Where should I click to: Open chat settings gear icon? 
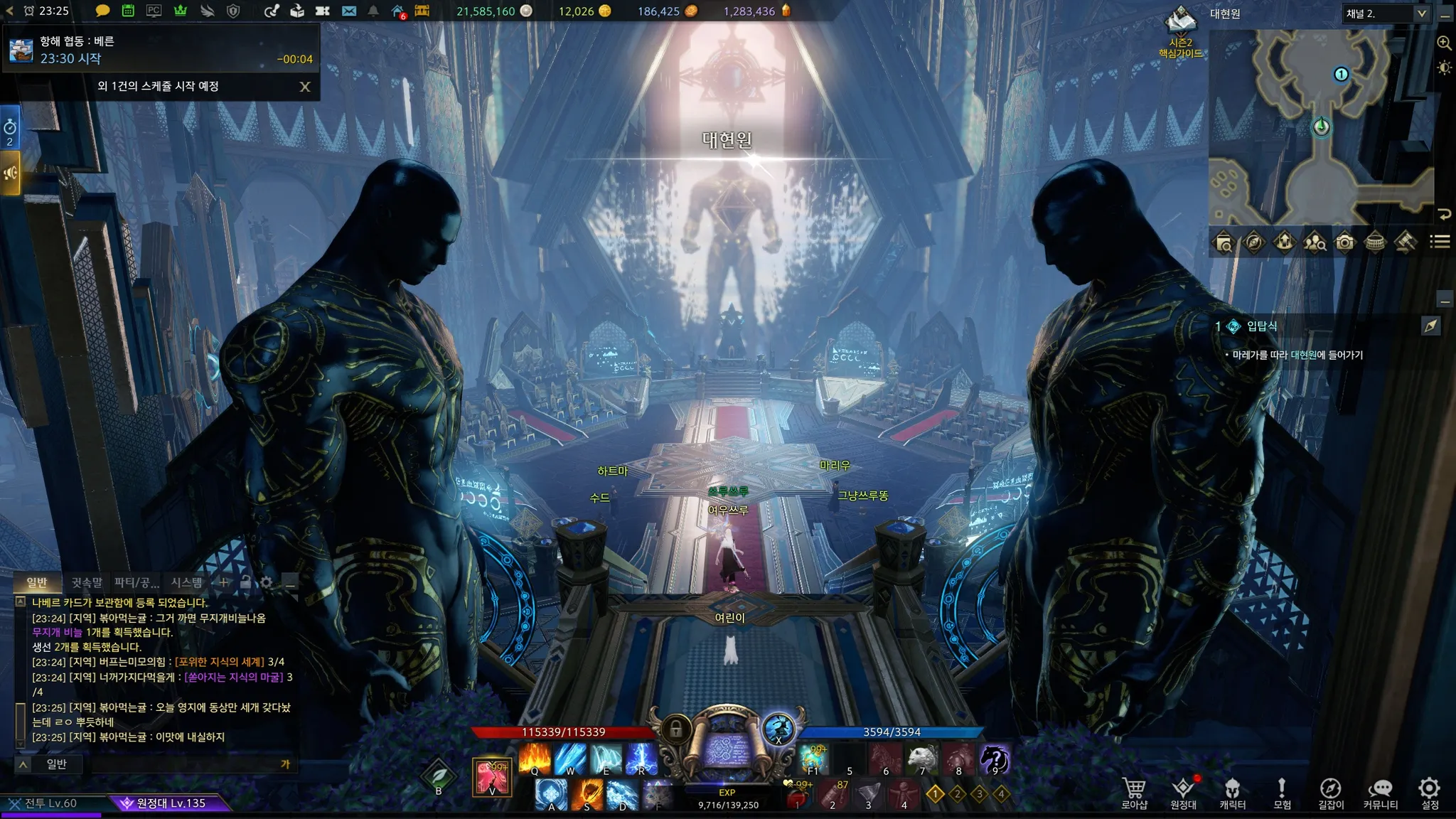coord(267,582)
